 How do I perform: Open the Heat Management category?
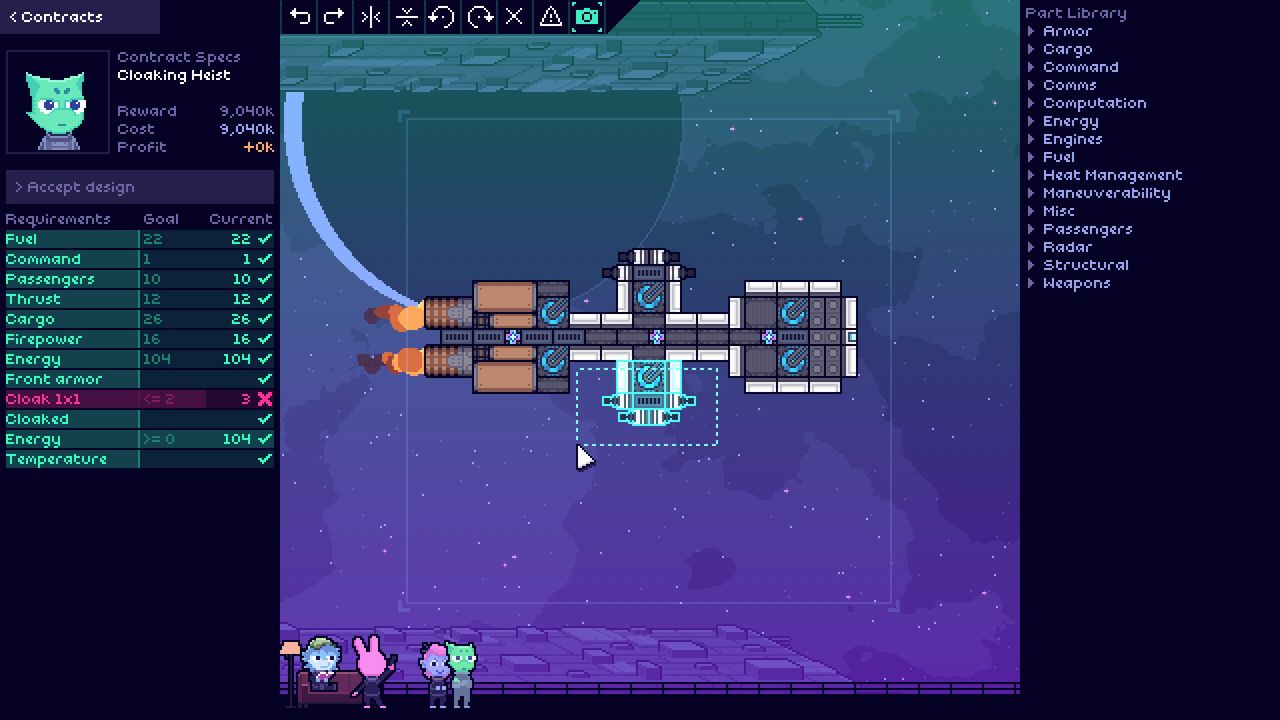[x=1112, y=175]
